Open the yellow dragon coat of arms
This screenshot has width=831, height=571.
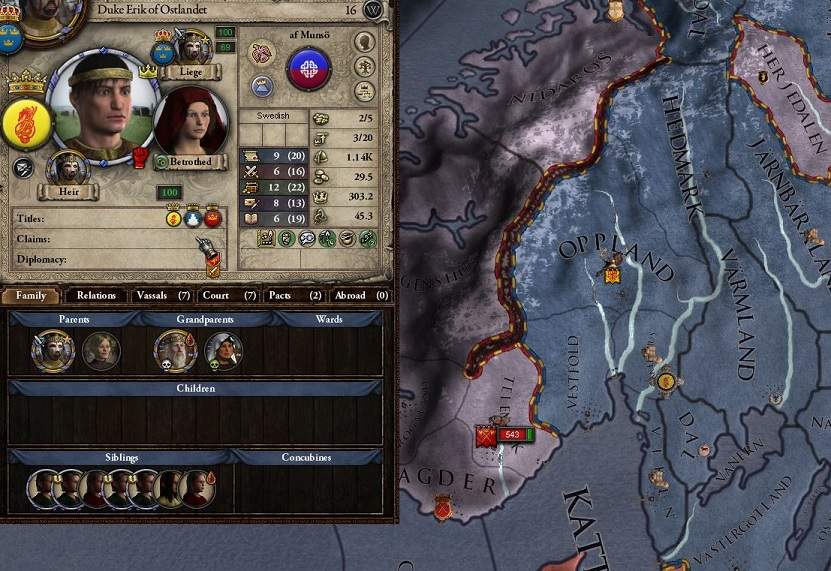[x=27, y=123]
